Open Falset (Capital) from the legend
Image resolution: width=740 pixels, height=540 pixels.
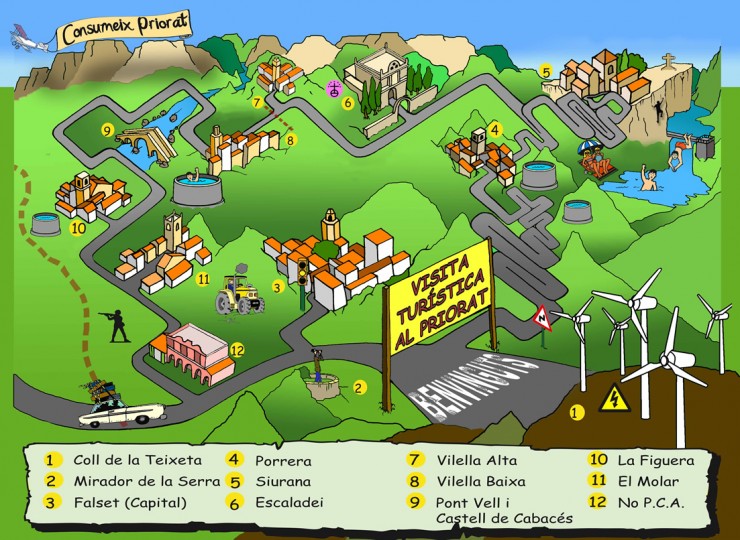coord(130,503)
